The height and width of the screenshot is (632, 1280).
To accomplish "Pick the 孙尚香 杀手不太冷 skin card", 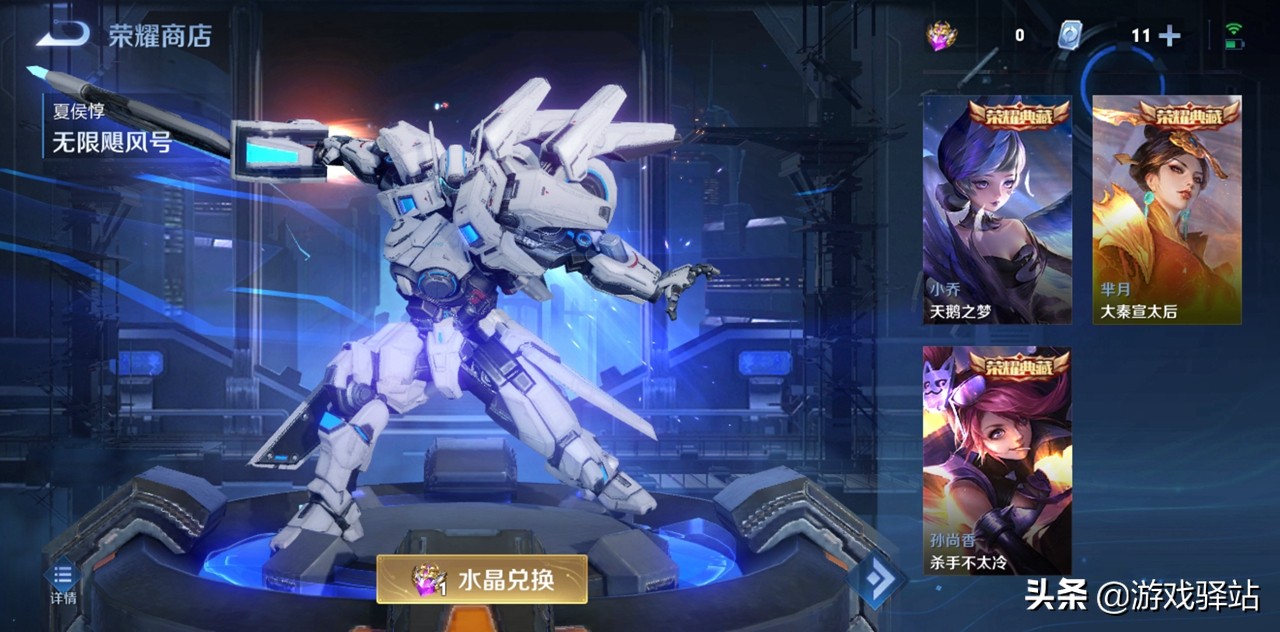I will 997,461.
